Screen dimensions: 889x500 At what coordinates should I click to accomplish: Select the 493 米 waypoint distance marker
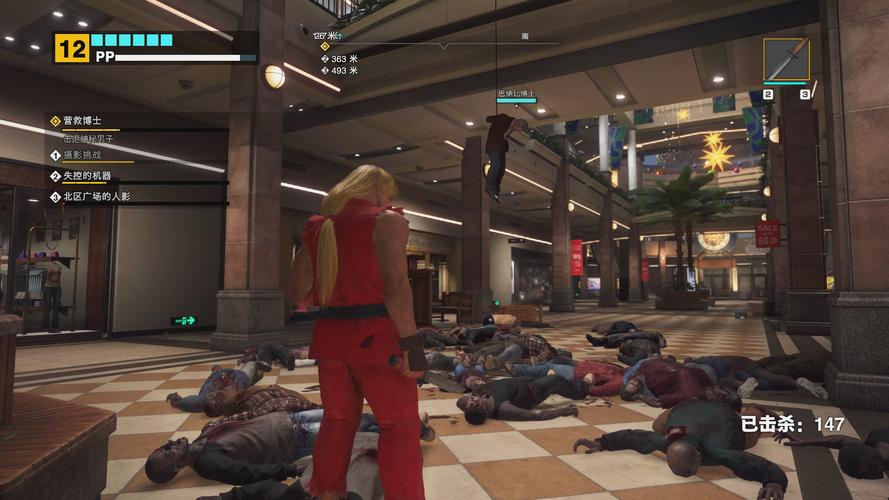click(339, 71)
